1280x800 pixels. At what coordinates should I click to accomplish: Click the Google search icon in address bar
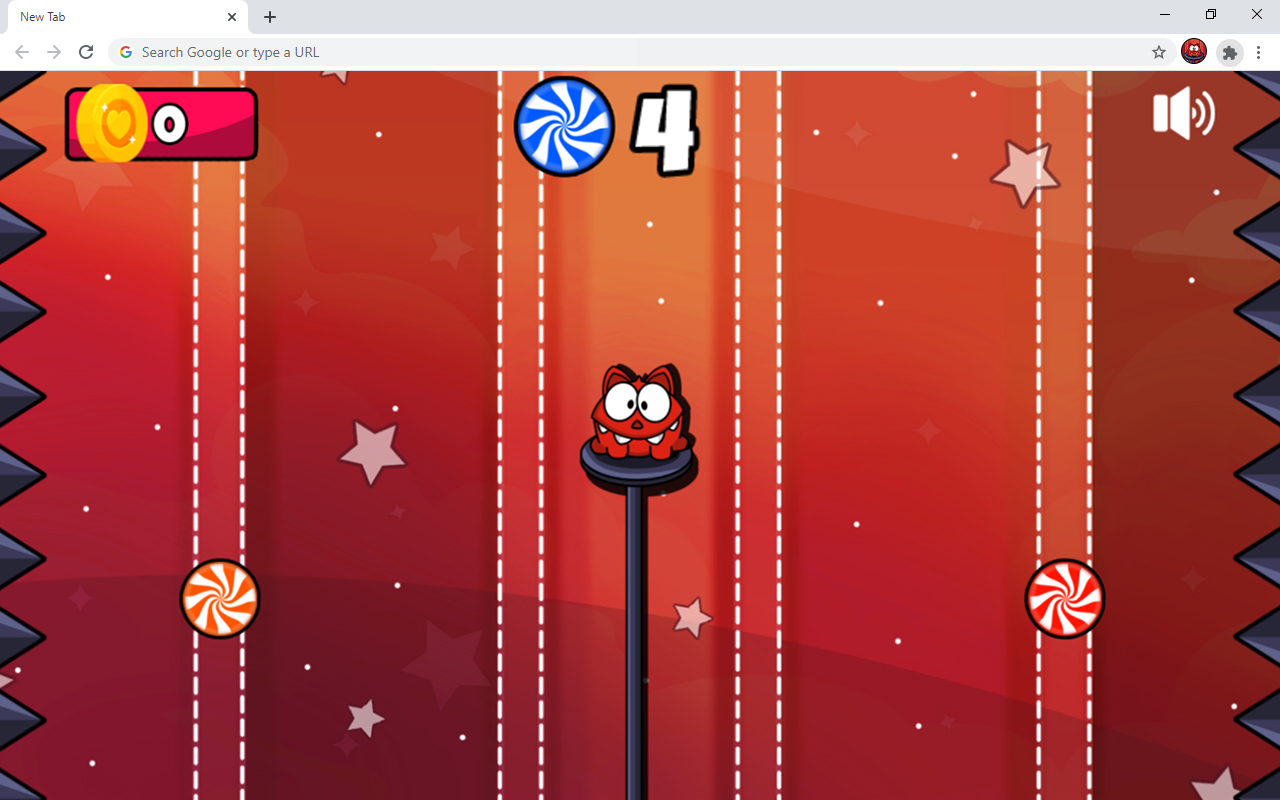tap(125, 51)
